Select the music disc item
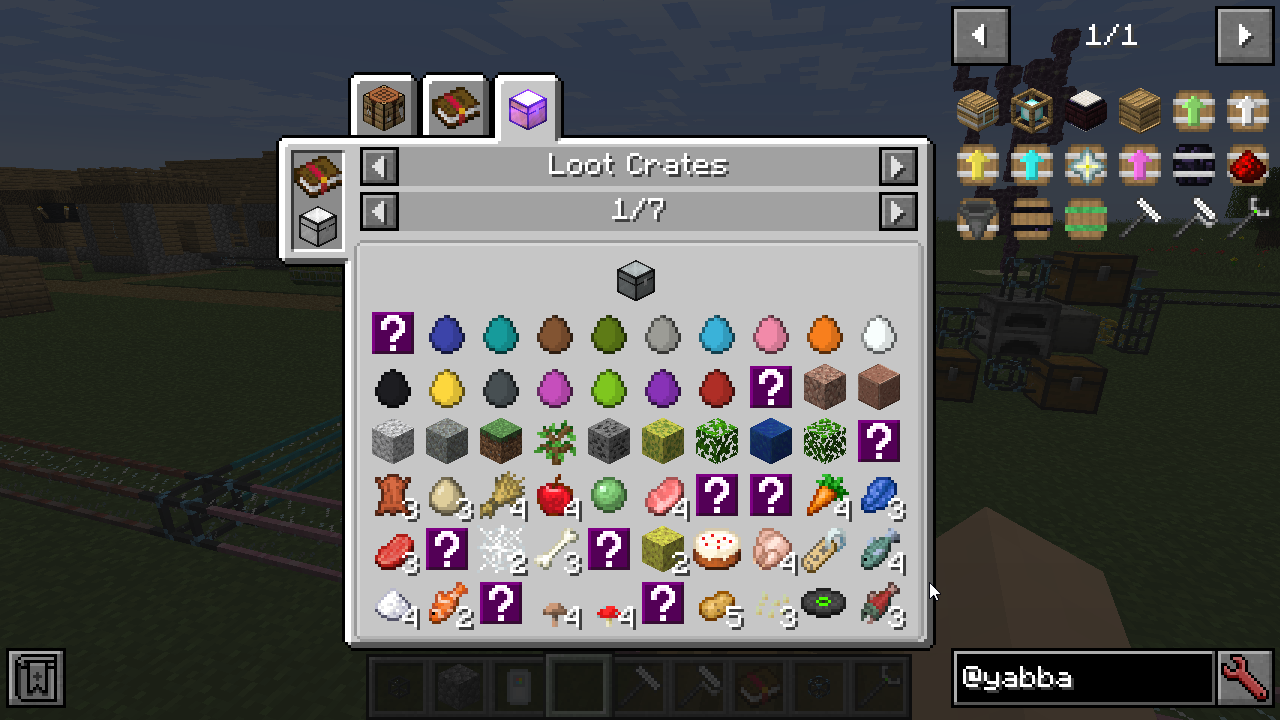 click(x=824, y=603)
